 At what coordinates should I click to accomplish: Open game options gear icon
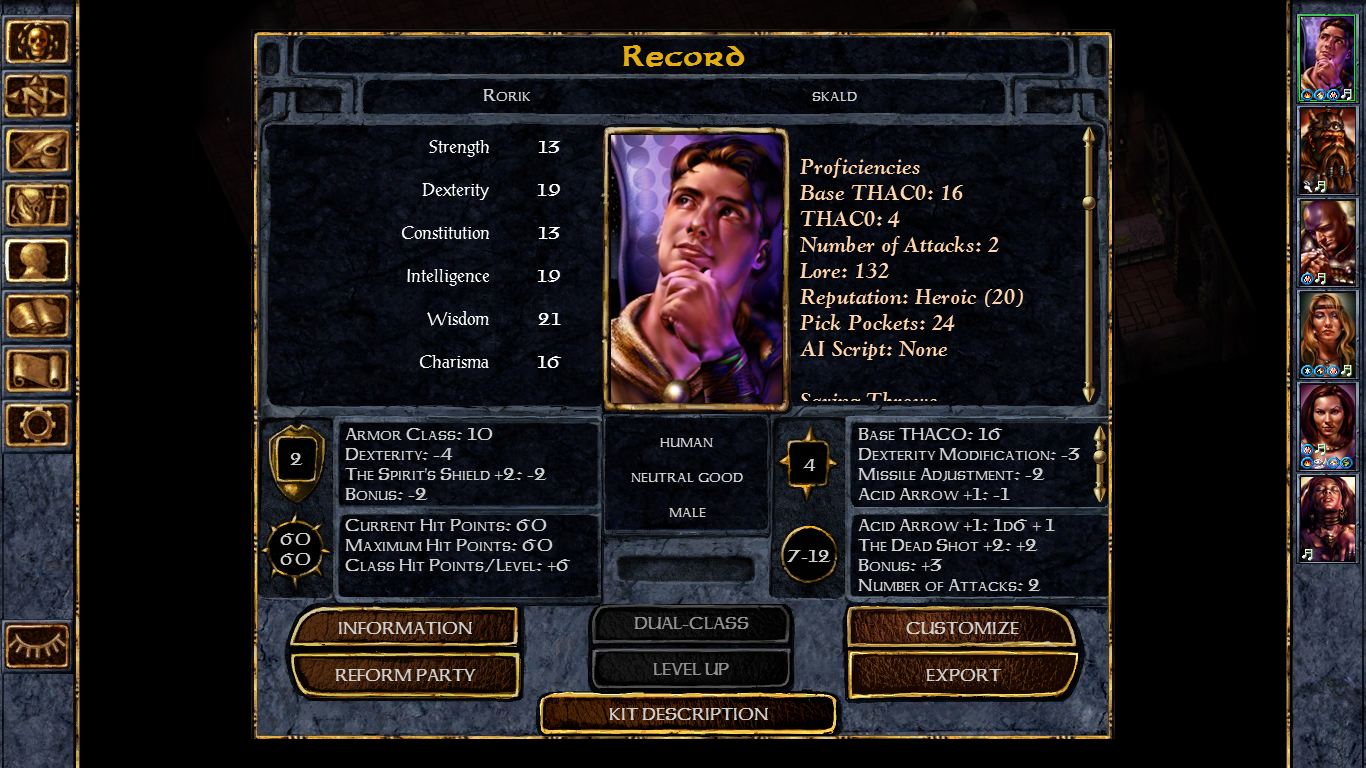pos(38,424)
